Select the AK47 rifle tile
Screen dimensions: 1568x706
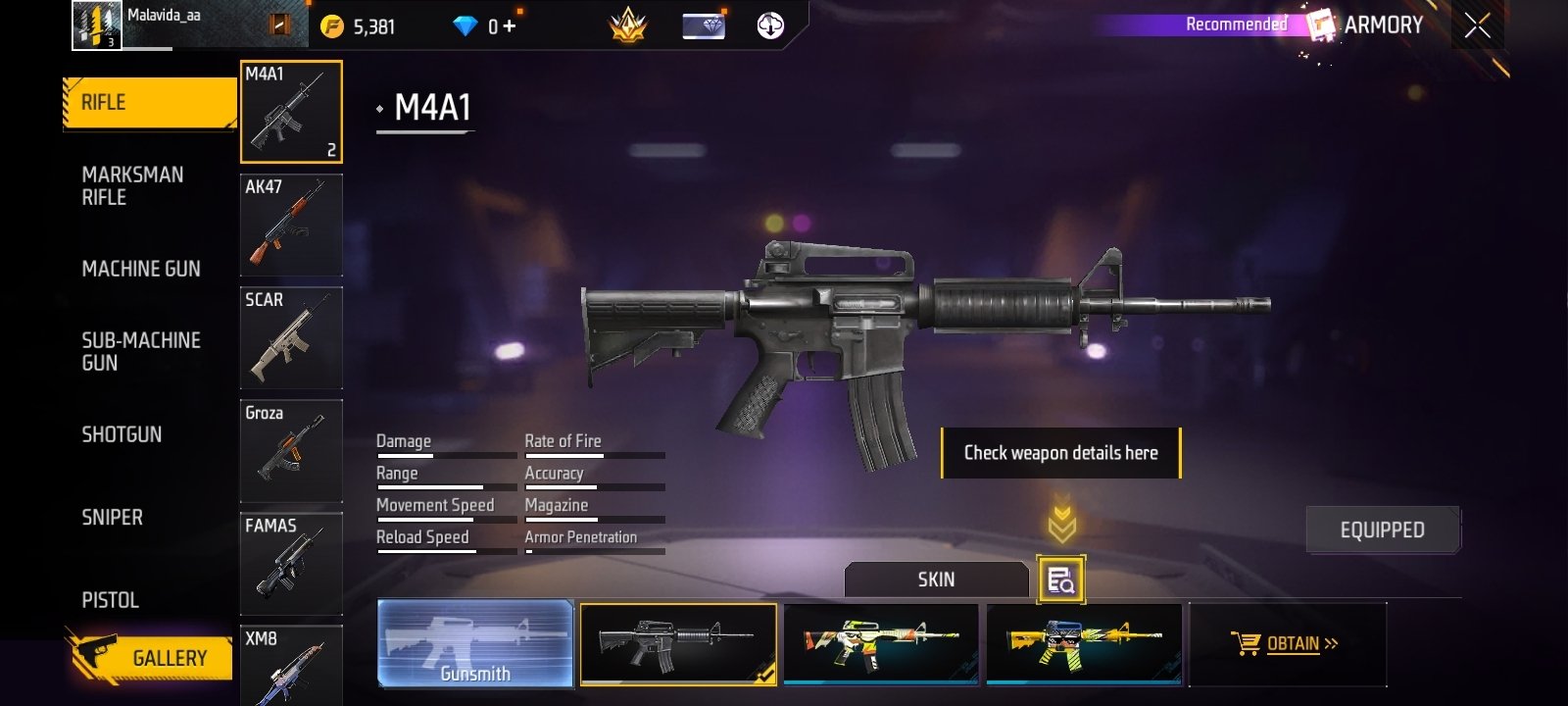coord(291,225)
